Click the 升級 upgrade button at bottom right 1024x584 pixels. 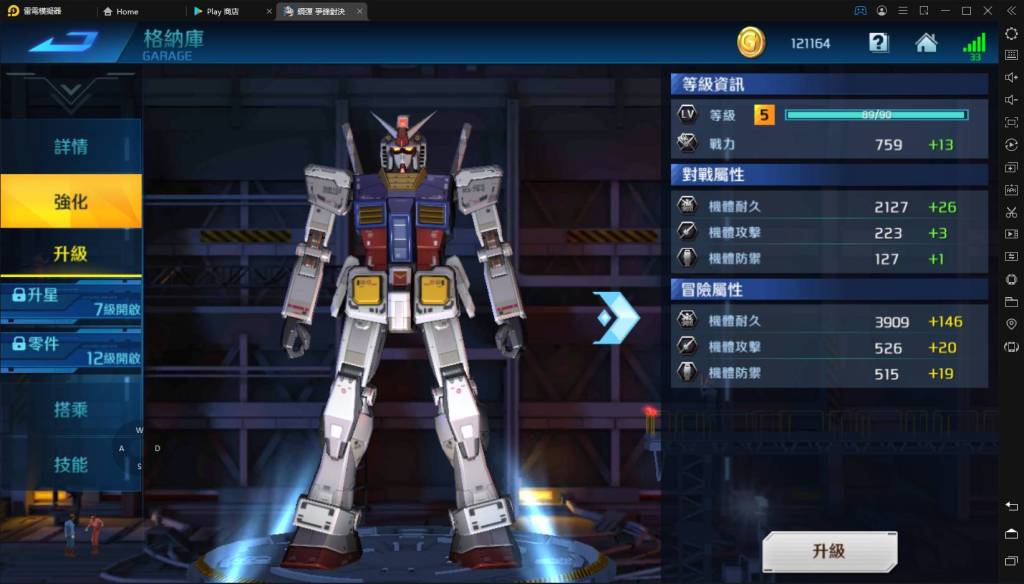tap(829, 551)
